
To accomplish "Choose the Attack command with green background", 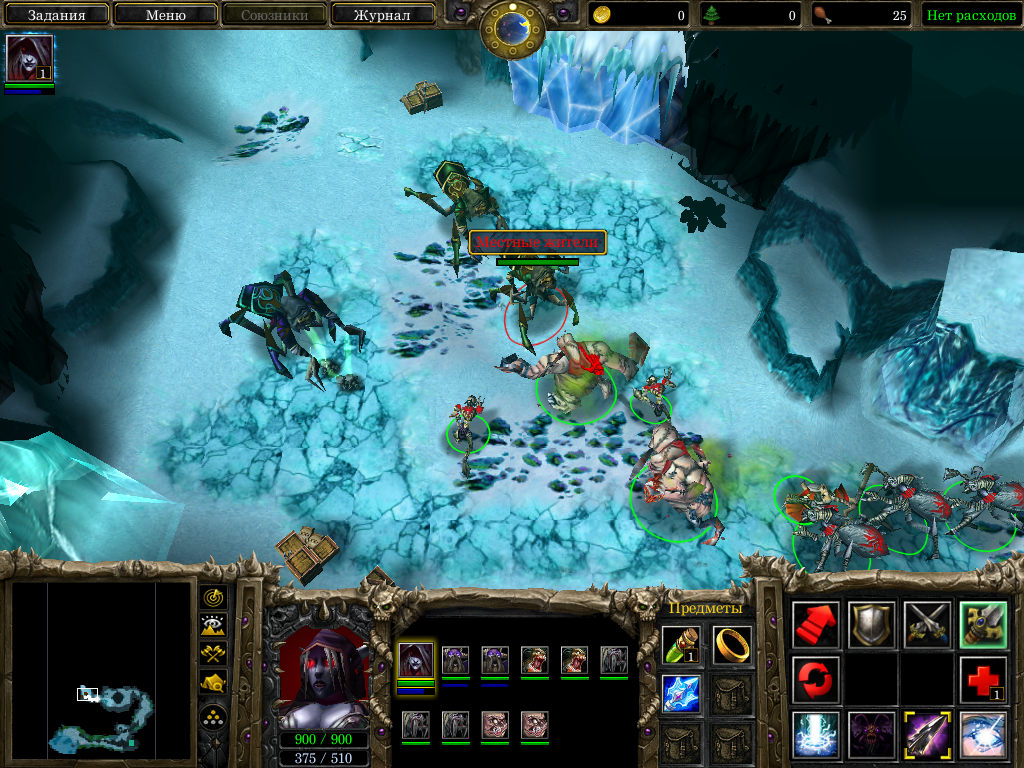I will [x=983, y=624].
